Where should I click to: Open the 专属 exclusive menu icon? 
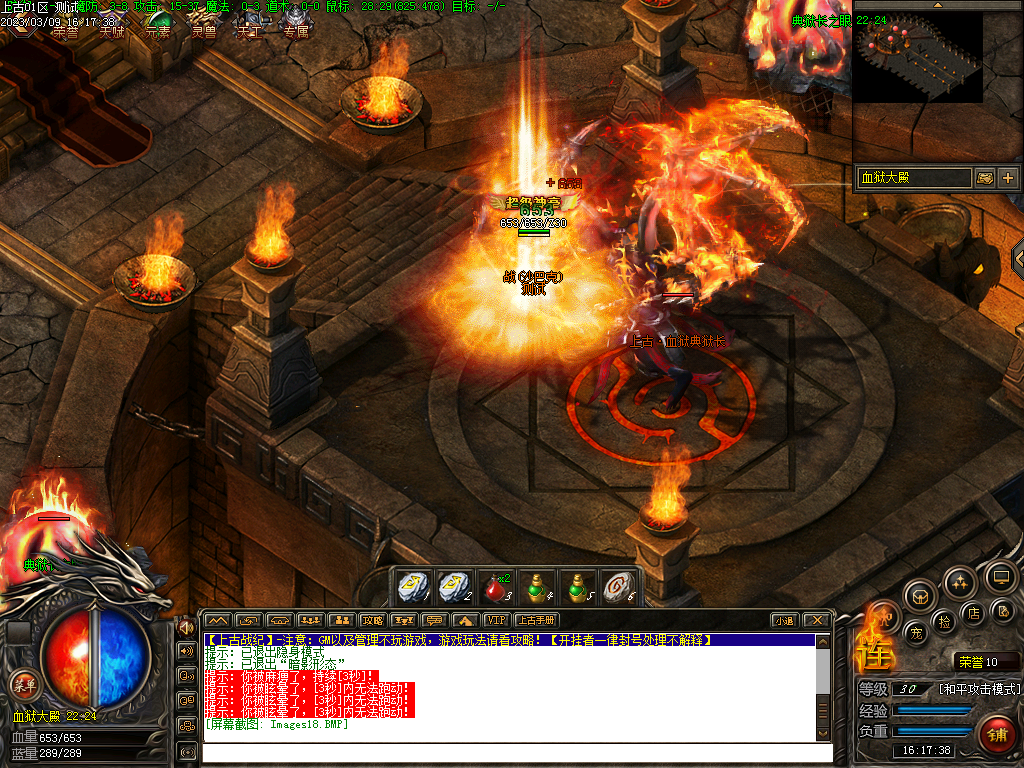point(295,26)
